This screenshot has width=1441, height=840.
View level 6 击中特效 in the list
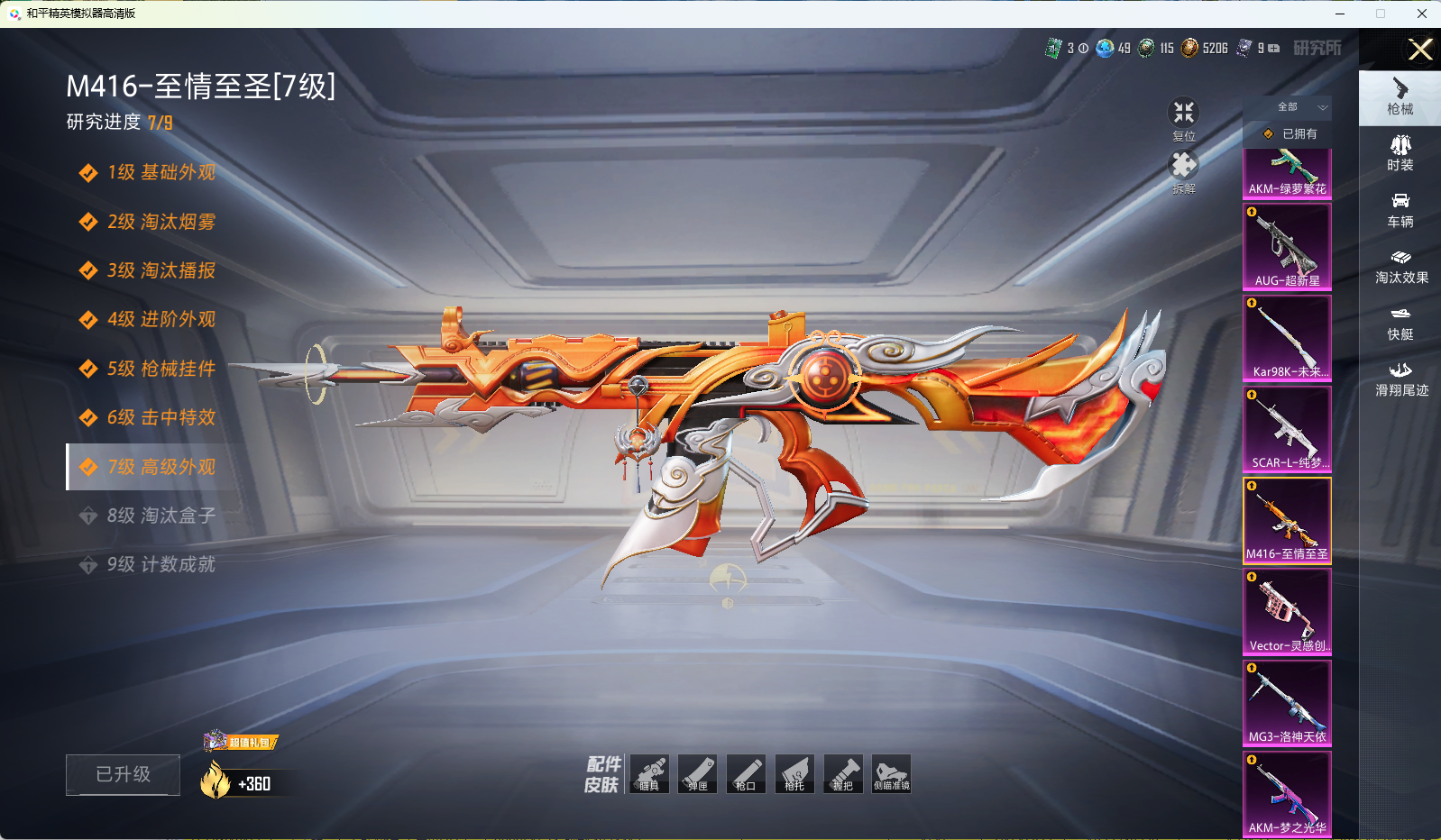(x=161, y=417)
